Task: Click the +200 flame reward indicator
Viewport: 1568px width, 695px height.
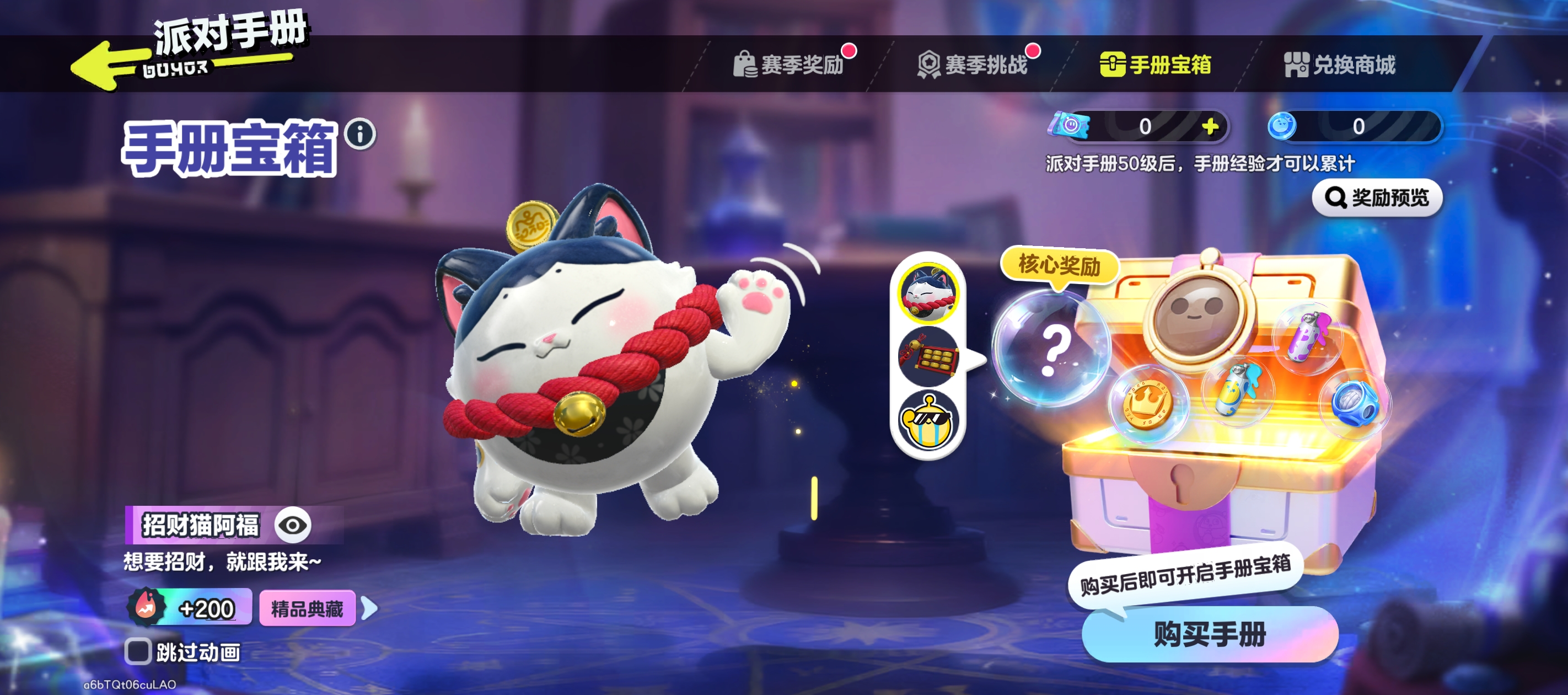Action: pyautogui.click(x=189, y=607)
